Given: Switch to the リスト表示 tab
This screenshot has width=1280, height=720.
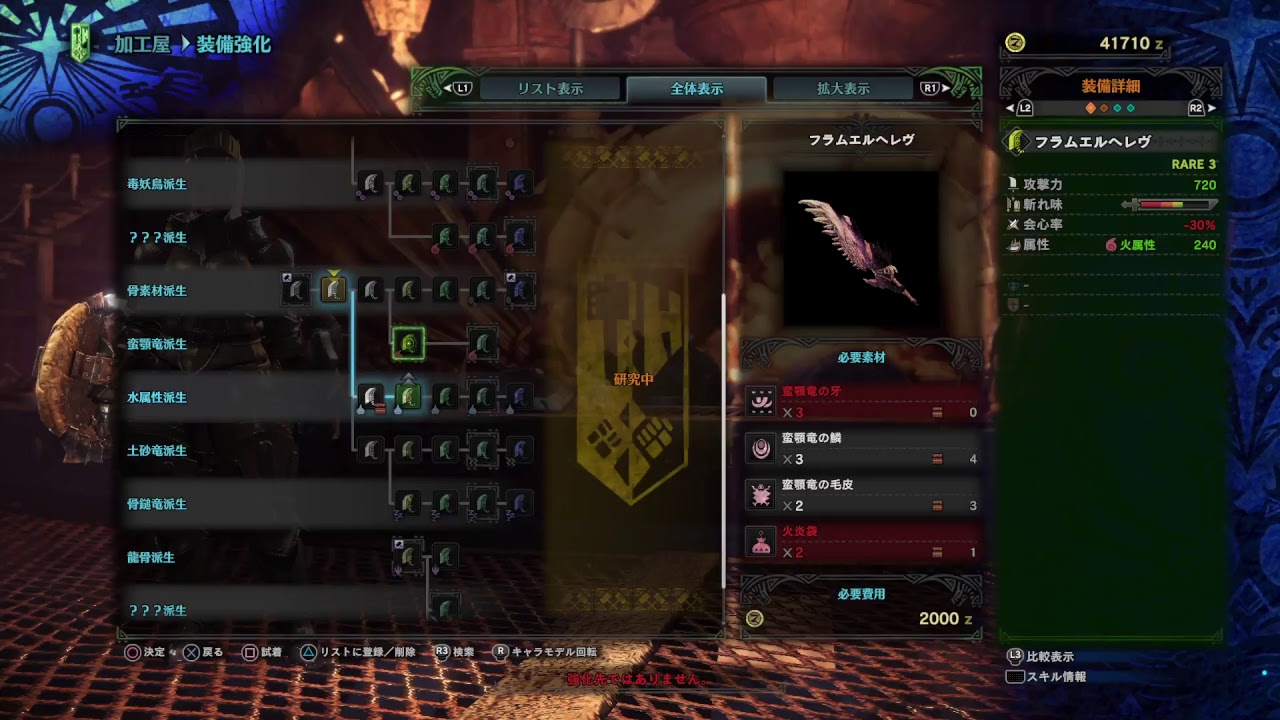Looking at the screenshot, I should point(550,87).
